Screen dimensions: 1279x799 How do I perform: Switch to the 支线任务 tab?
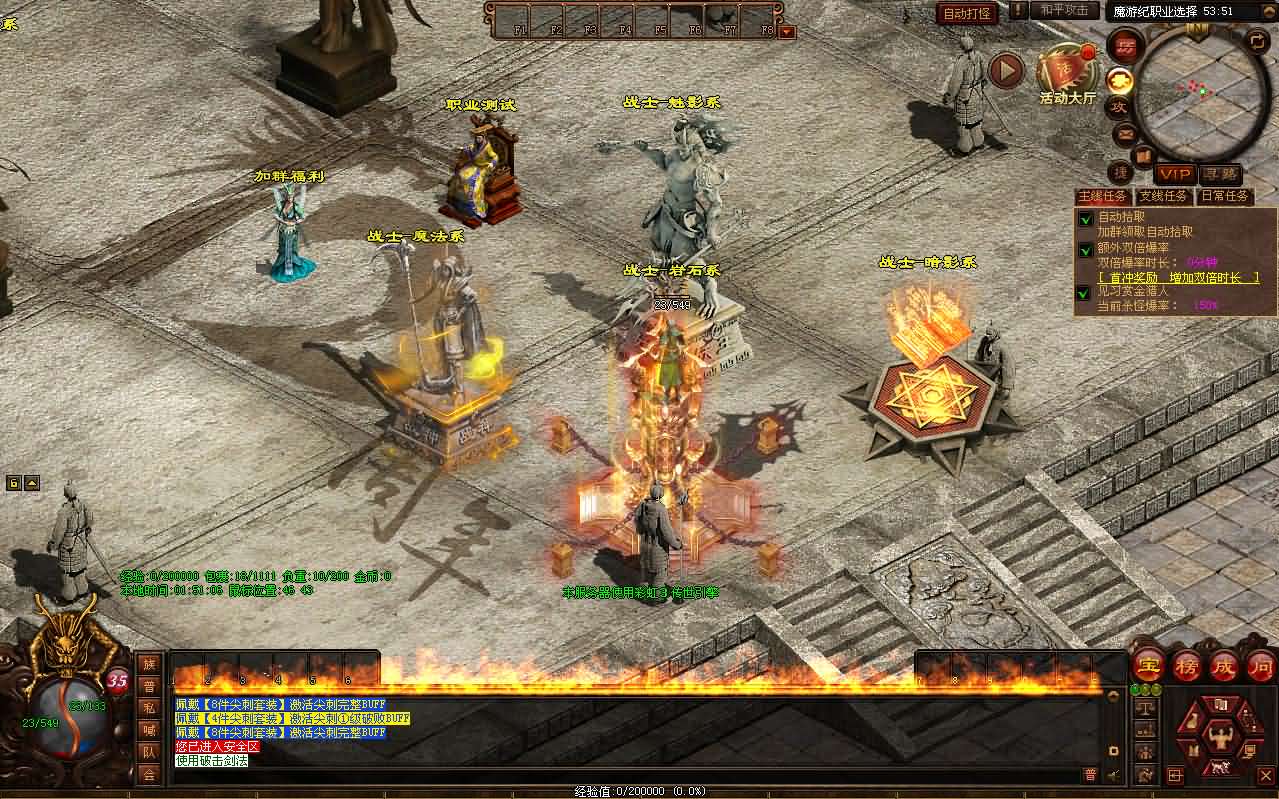pos(1164,196)
